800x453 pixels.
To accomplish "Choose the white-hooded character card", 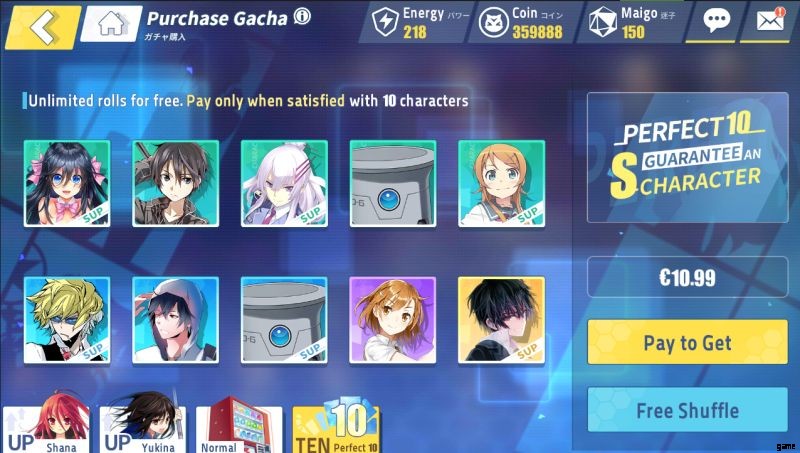I will click(x=175, y=319).
